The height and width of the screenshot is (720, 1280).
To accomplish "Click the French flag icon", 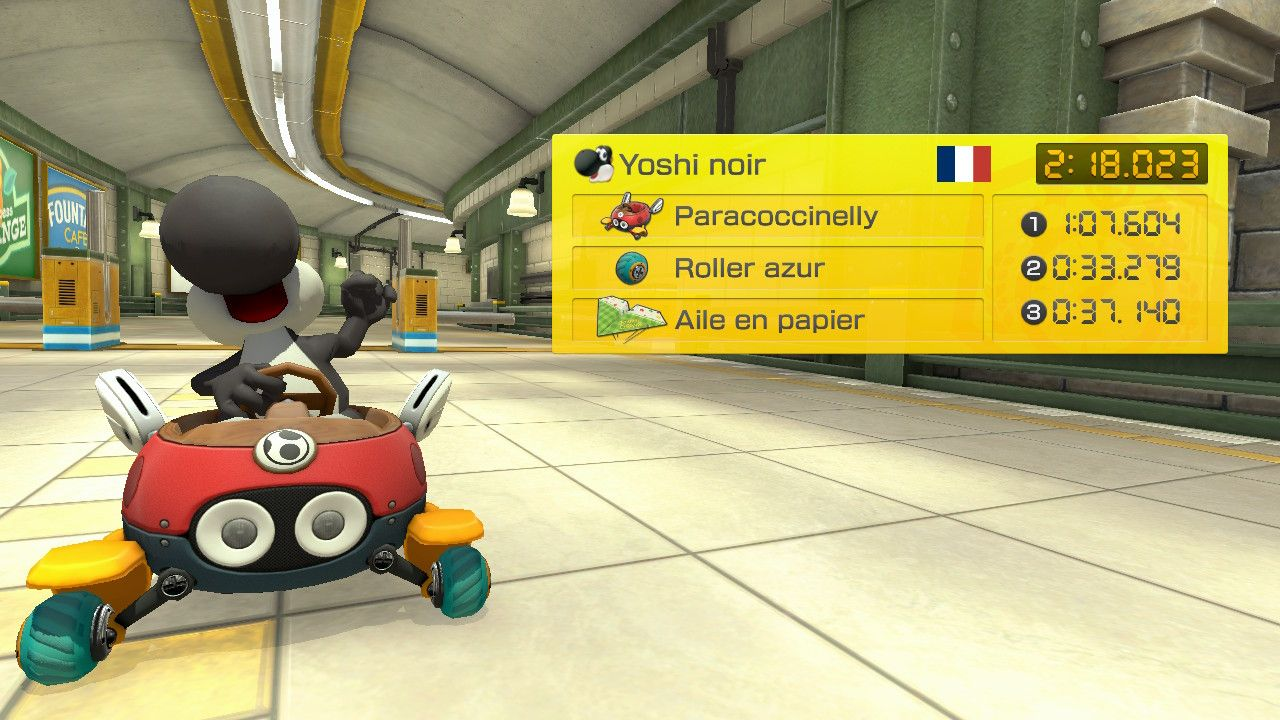I will coord(963,164).
